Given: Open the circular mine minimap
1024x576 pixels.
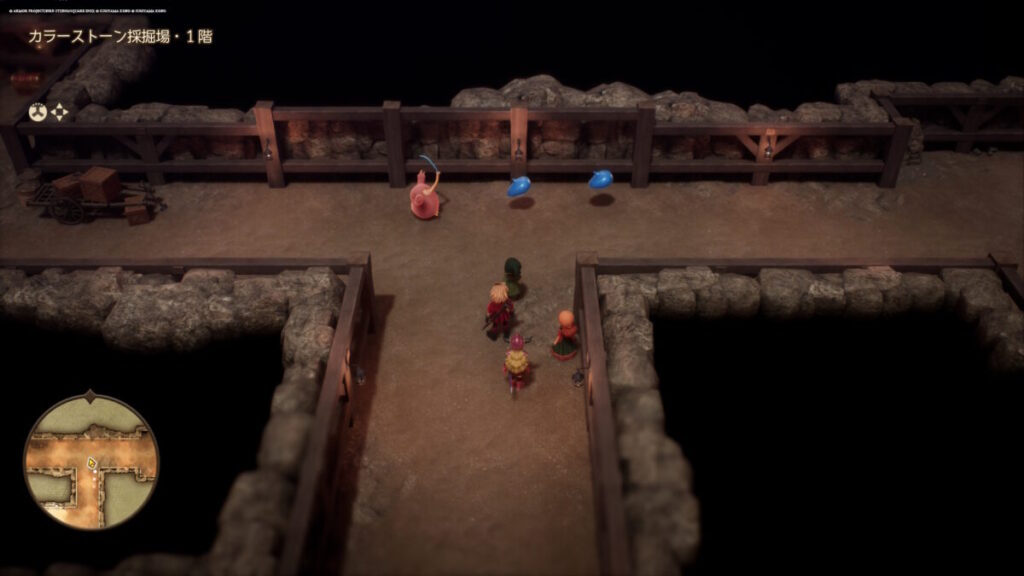Looking at the screenshot, I should (91, 461).
